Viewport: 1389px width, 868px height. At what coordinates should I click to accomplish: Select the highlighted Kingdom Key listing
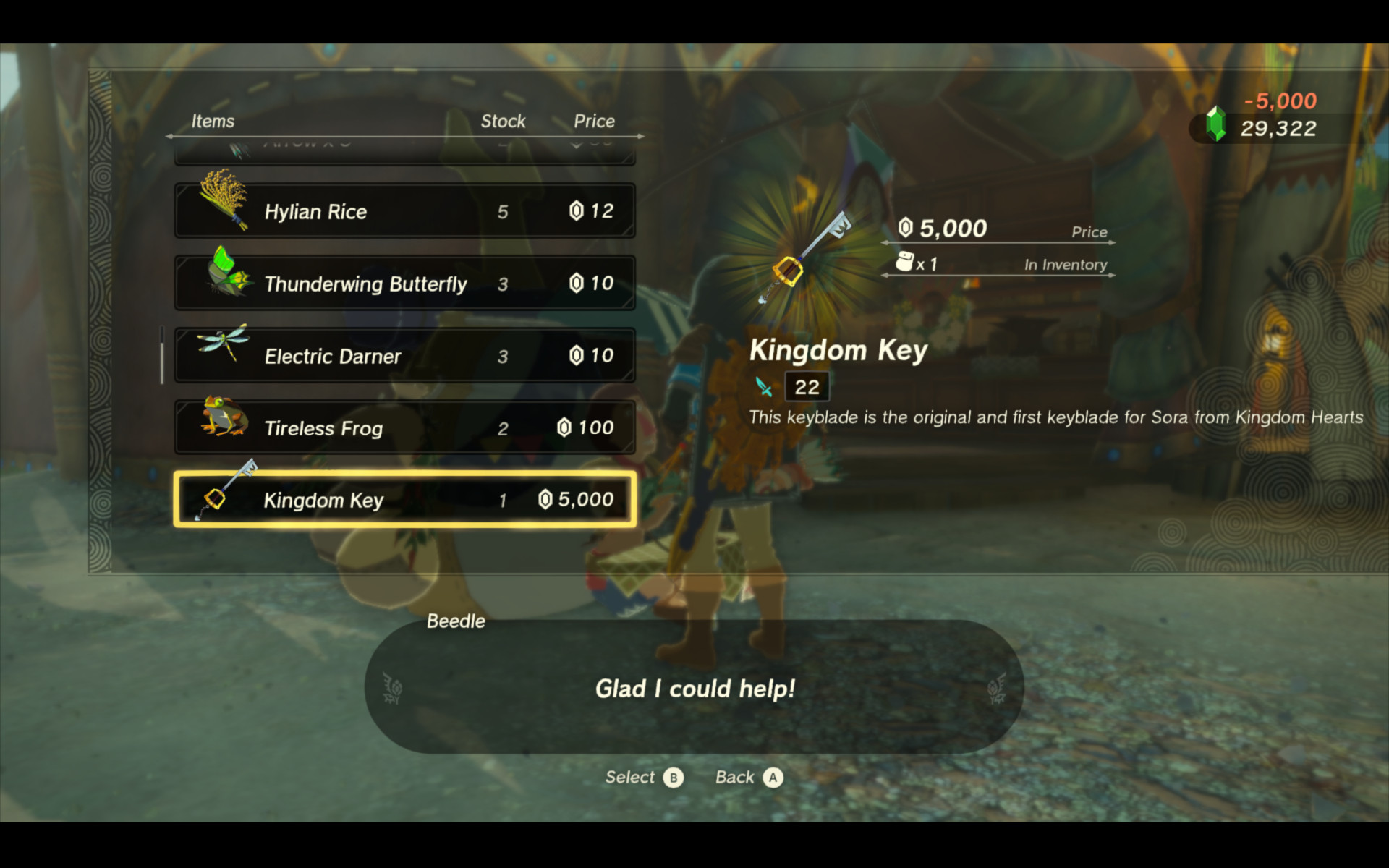tap(405, 499)
